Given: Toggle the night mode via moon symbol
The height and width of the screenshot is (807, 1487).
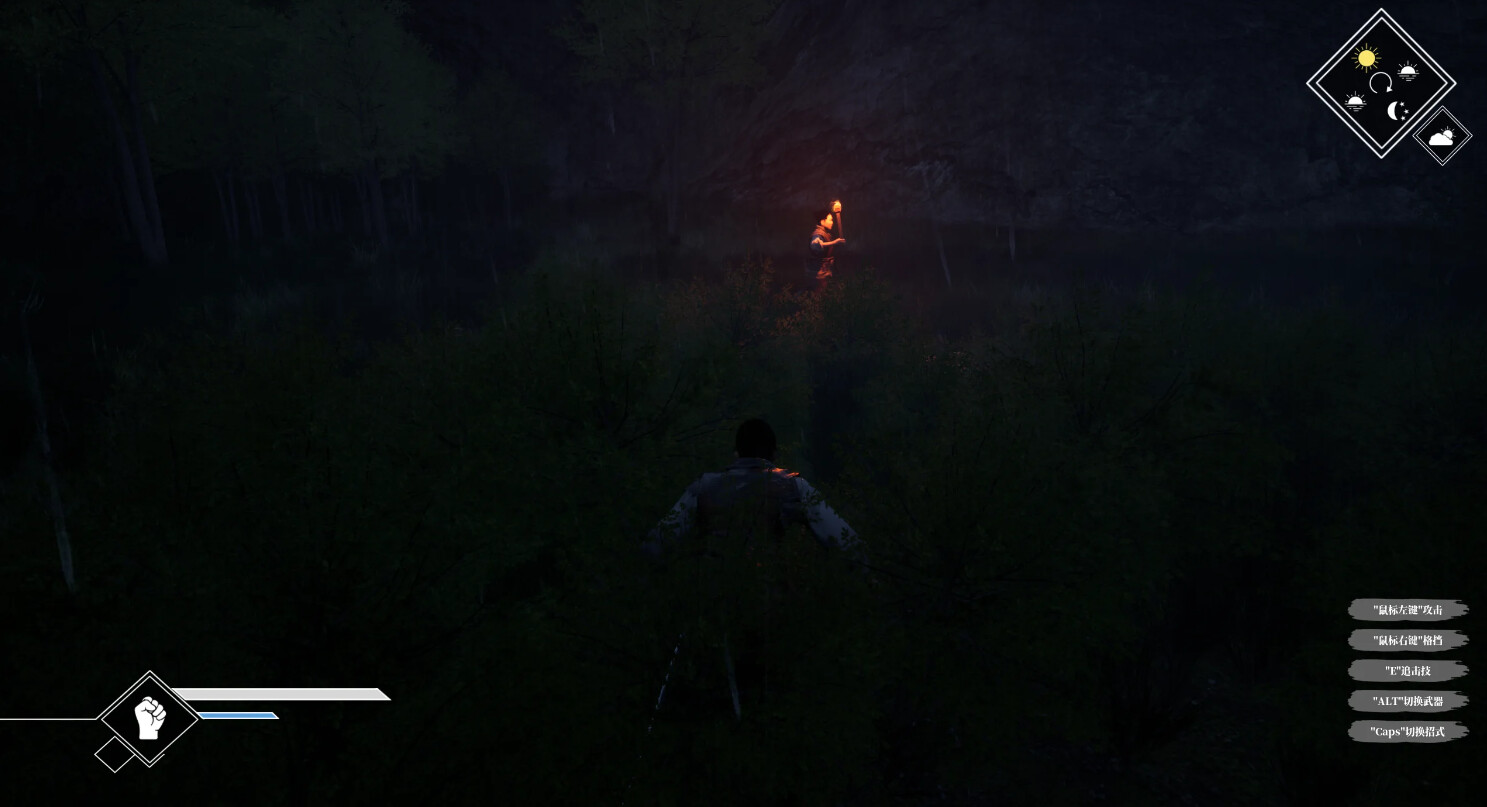Looking at the screenshot, I should click(1396, 113).
